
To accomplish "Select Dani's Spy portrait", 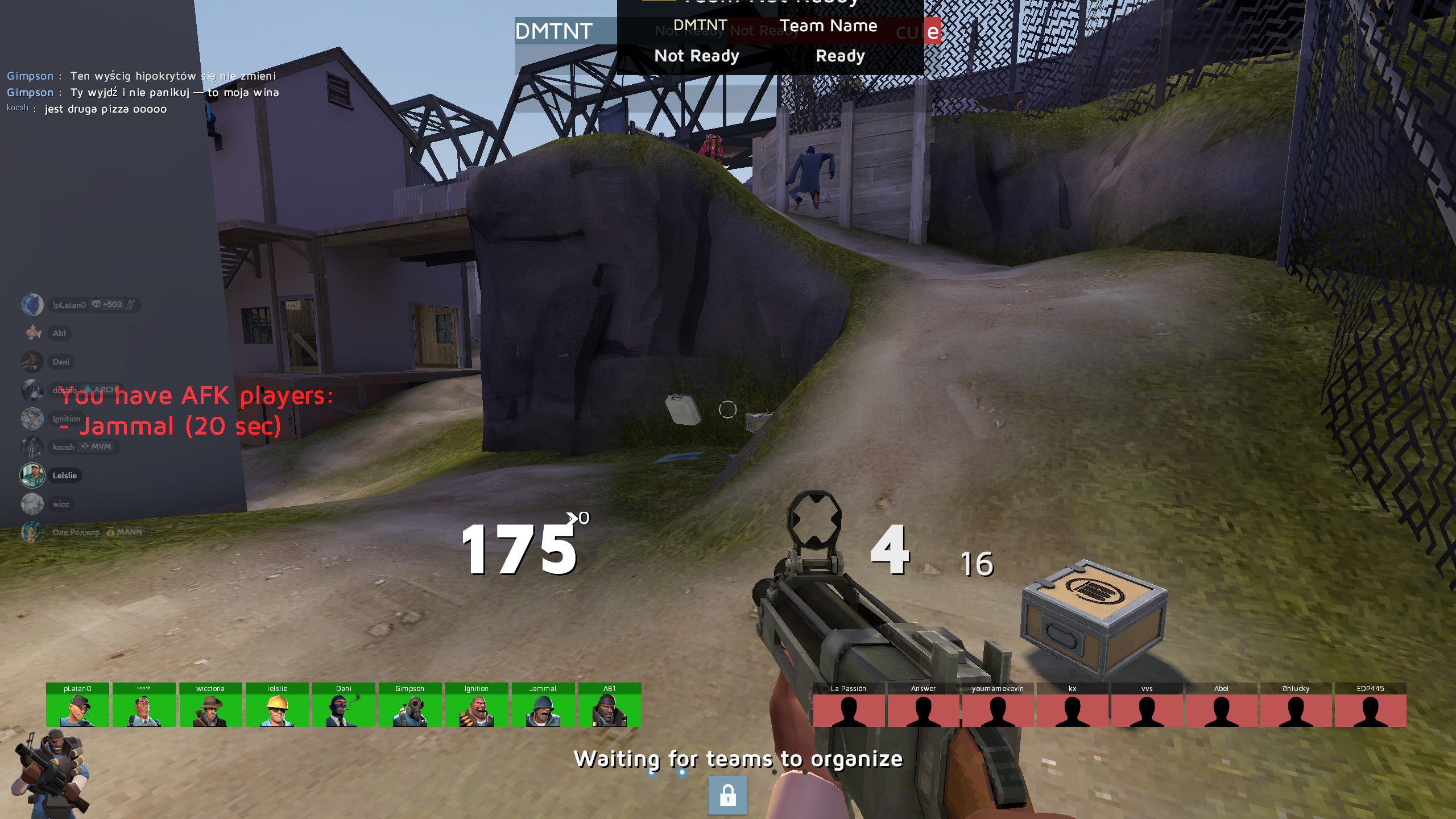I will [344, 705].
